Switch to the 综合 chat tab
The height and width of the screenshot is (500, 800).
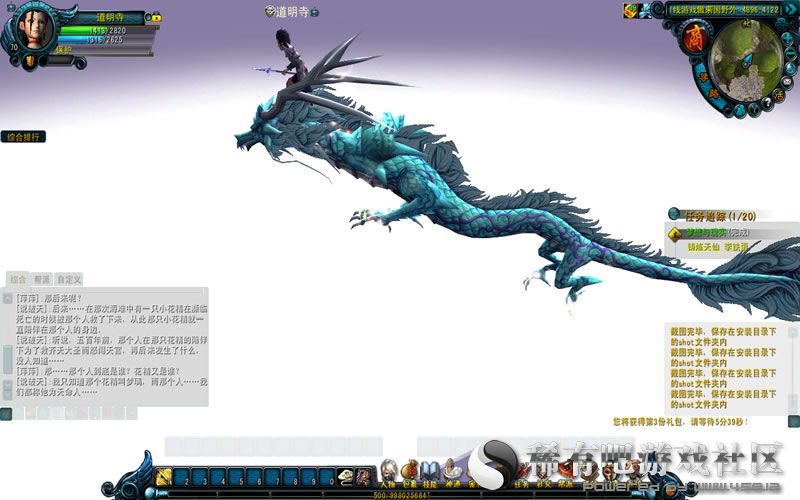pos(18,279)
